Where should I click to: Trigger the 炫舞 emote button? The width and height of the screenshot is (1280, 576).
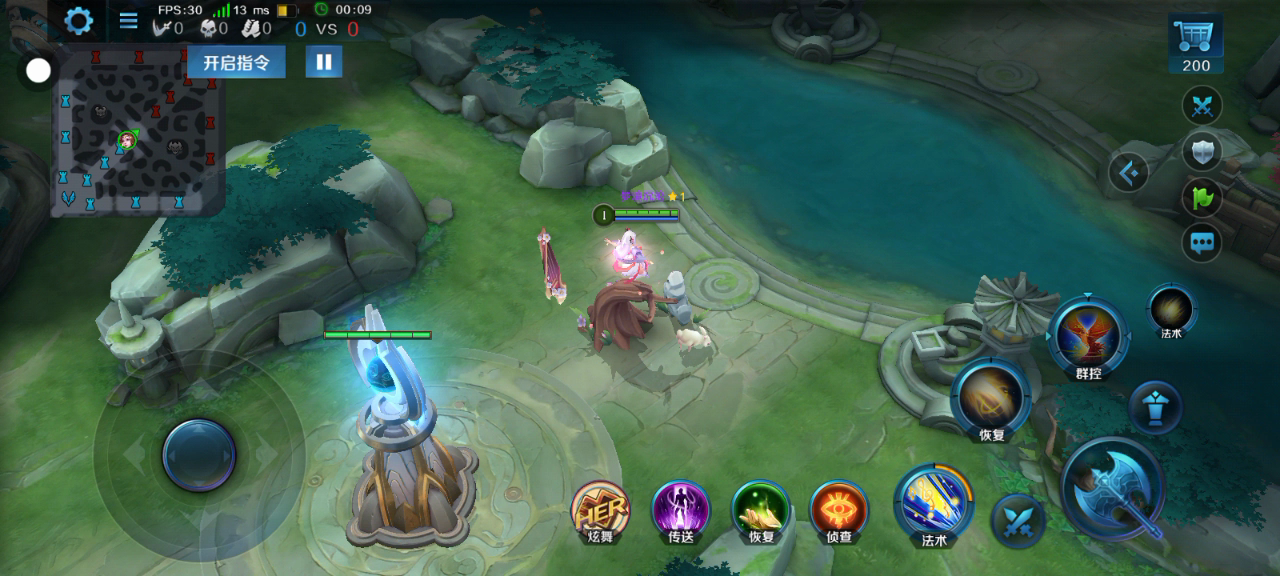pos(600,509)
